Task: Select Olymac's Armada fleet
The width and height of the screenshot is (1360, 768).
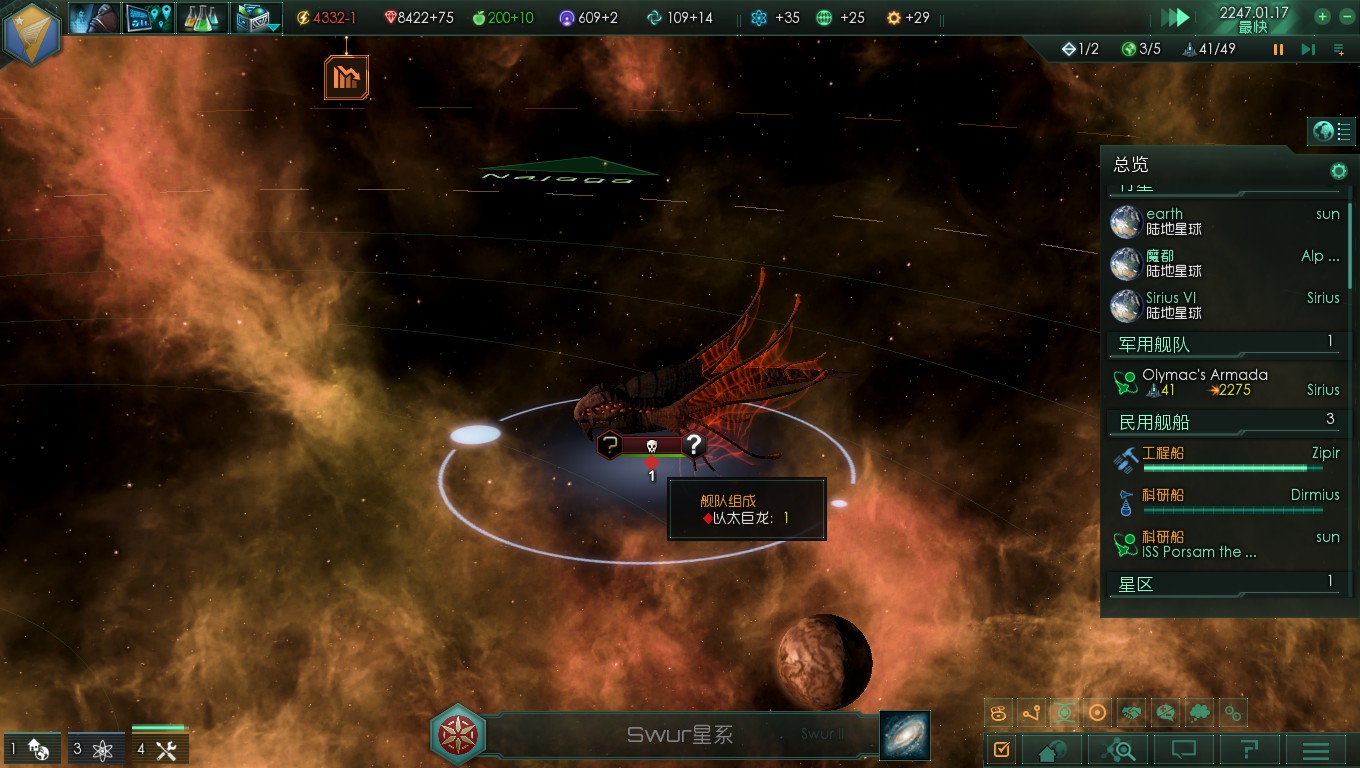Action: [1205, 381]
